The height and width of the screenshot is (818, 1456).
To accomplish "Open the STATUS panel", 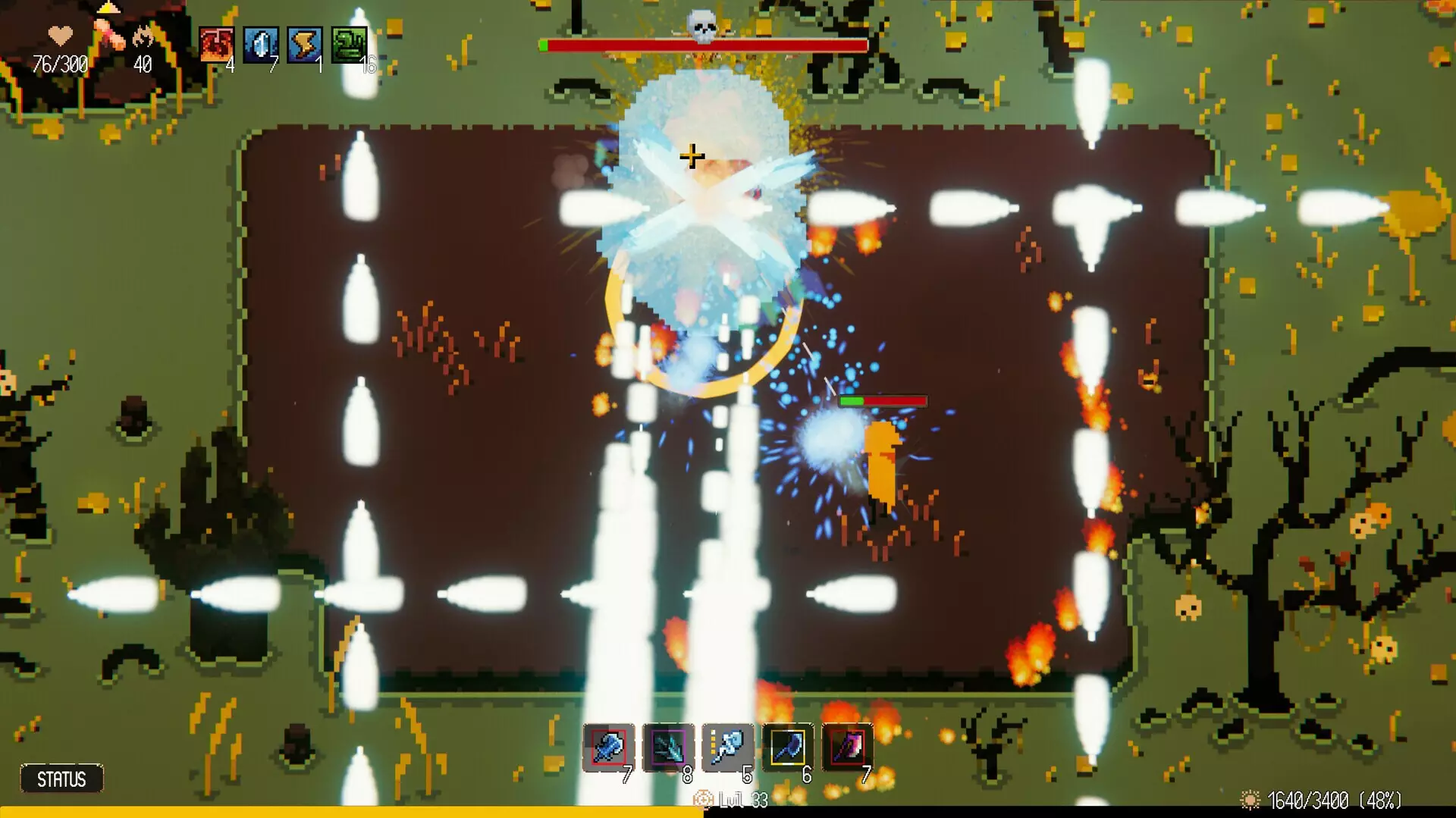I will pos(63,777).
